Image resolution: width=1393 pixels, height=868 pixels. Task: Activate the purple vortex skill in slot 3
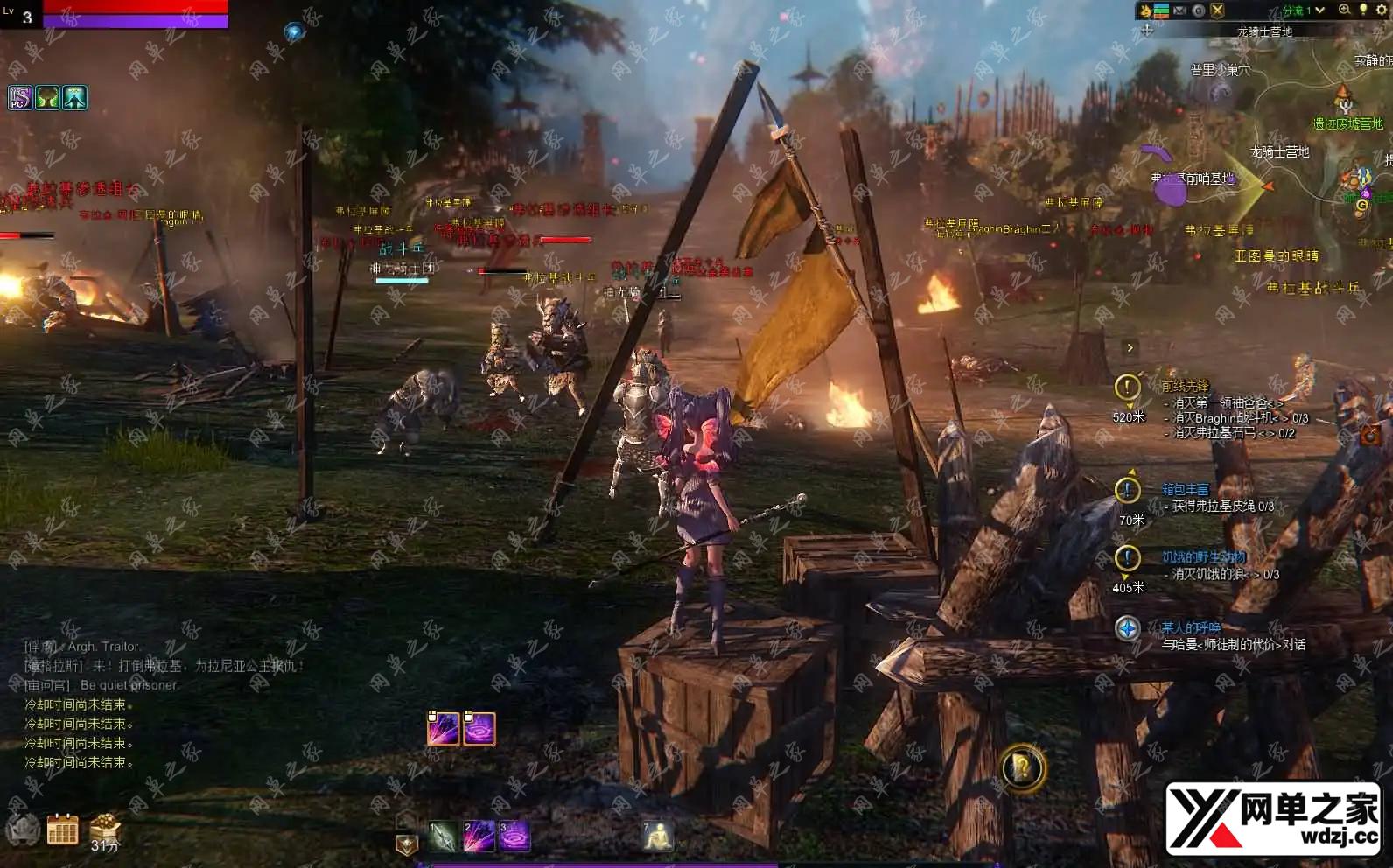(514, 836)
